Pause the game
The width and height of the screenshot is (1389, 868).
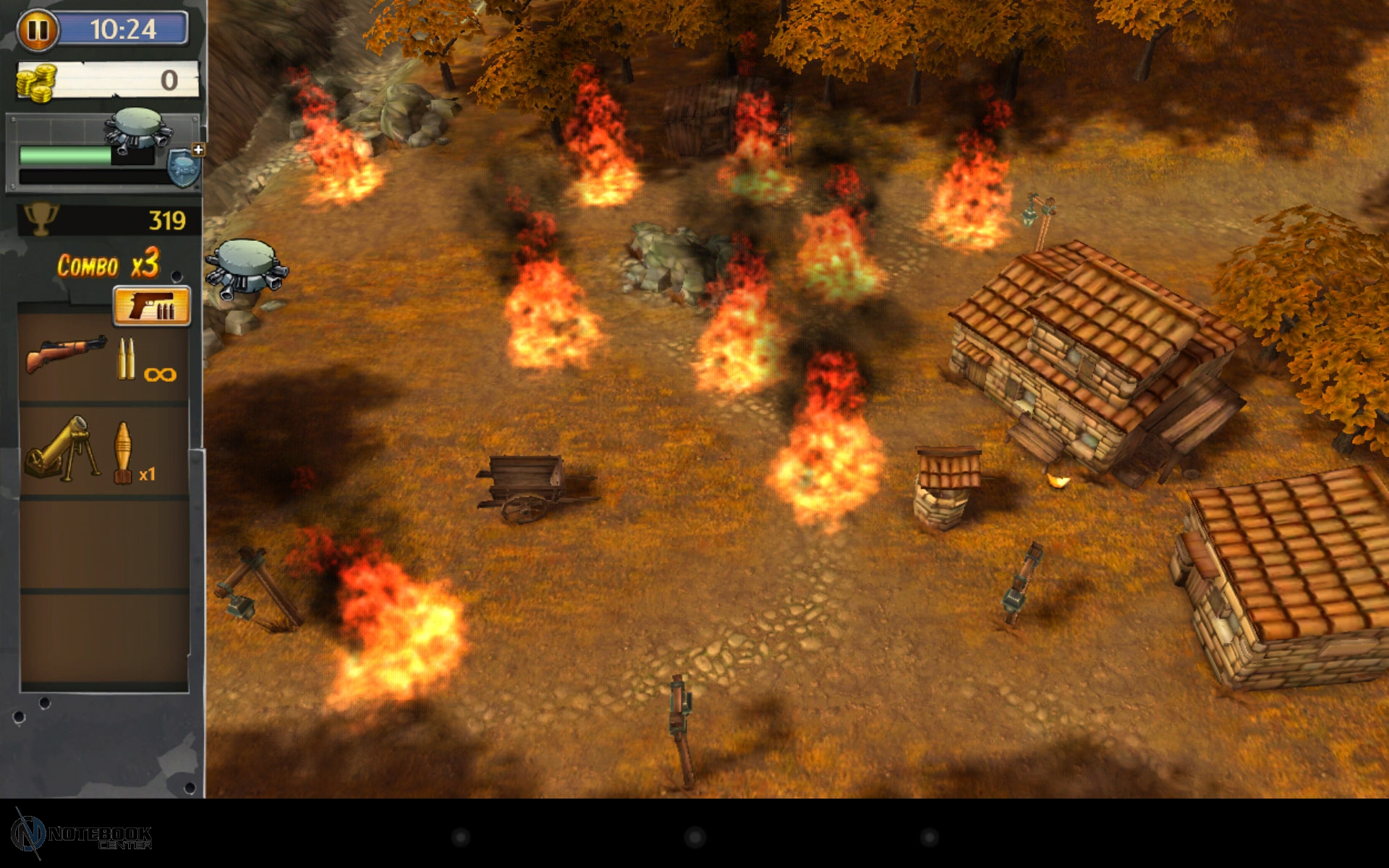pos(38,30)
